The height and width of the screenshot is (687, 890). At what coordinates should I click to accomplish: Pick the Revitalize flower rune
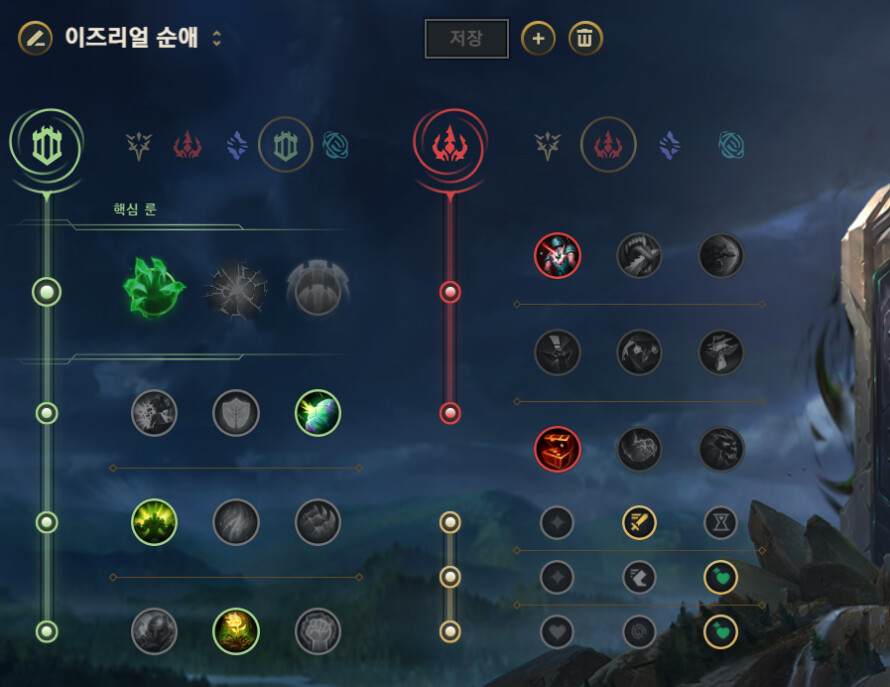(236, 631)
